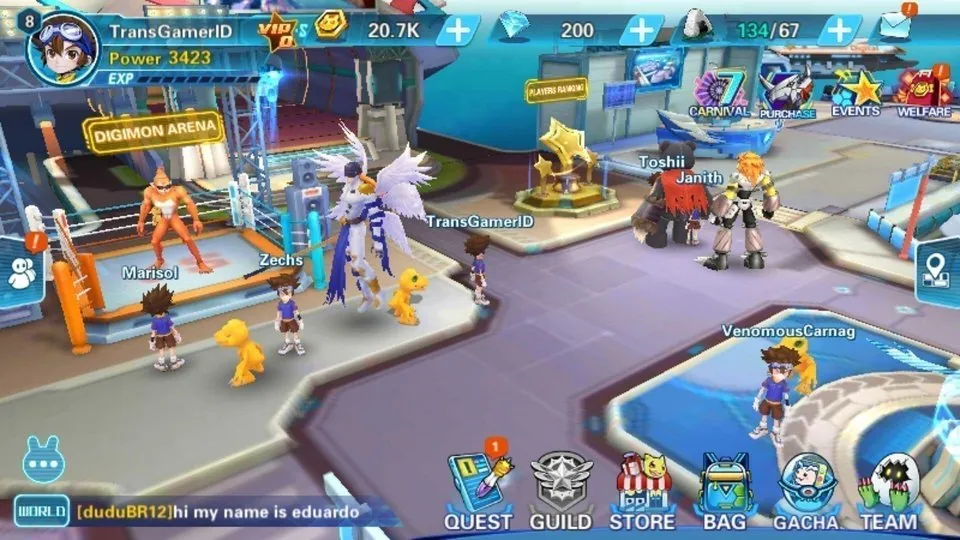Open the Team menu
The image size is (960, 540).
(x=888, y=490)
